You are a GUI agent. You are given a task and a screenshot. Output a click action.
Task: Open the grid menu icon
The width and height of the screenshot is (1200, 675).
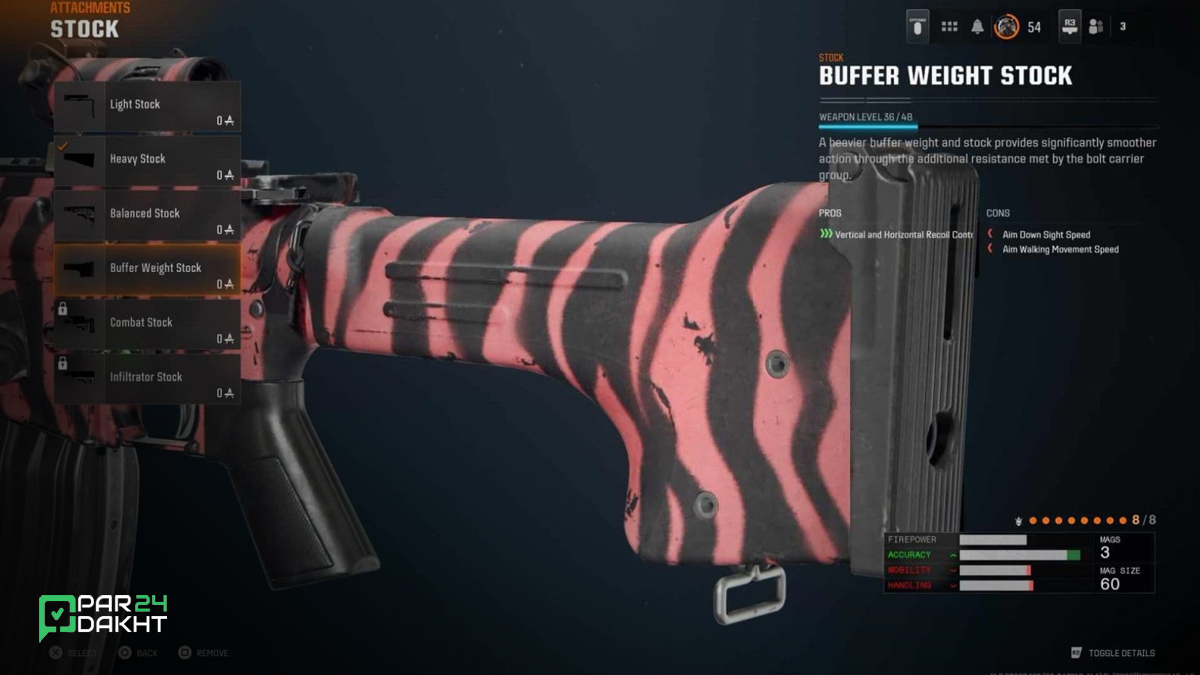(949, 27)
